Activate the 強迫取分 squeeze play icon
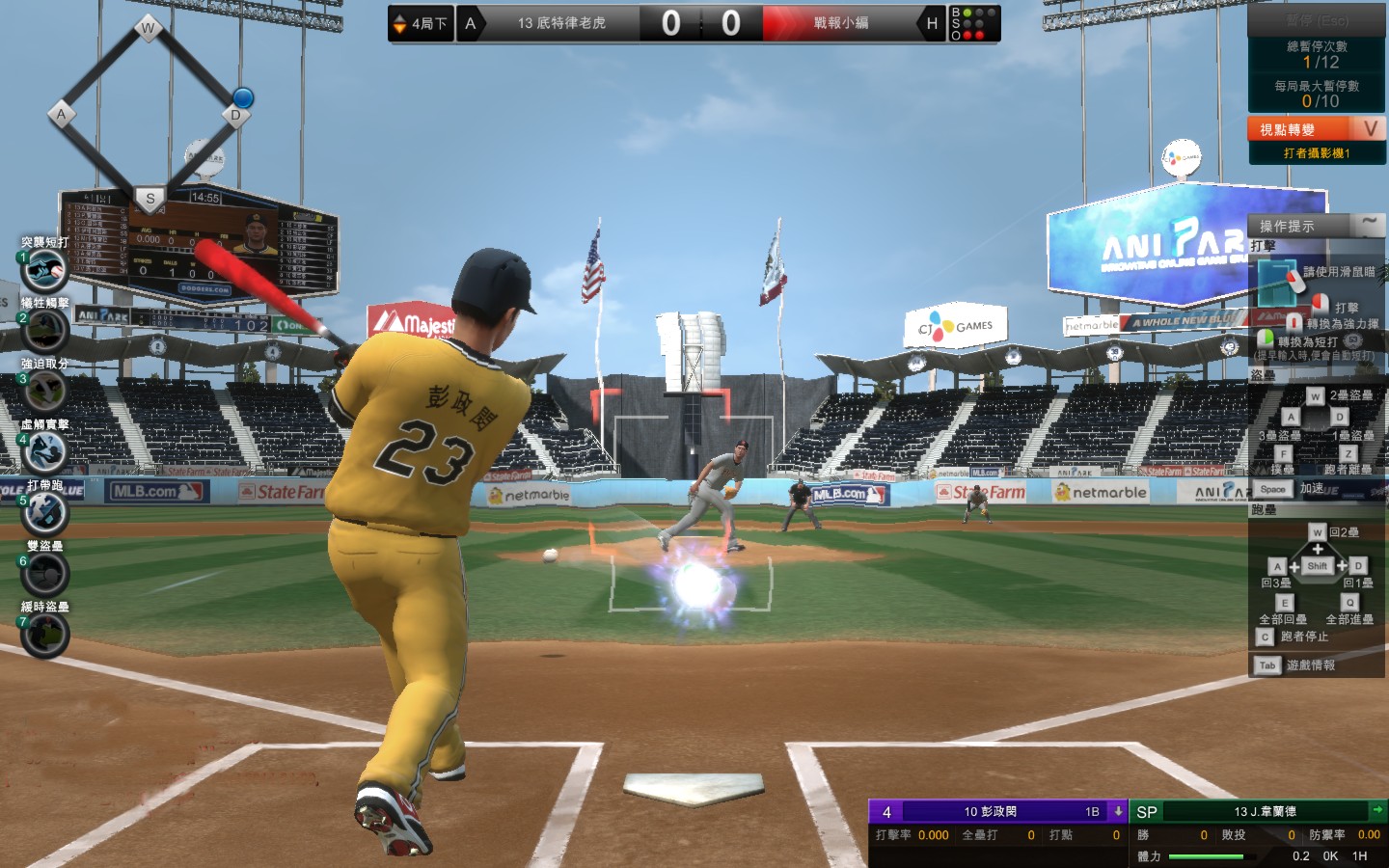This screenshot has width=1389, height=868. click(44, 392)
